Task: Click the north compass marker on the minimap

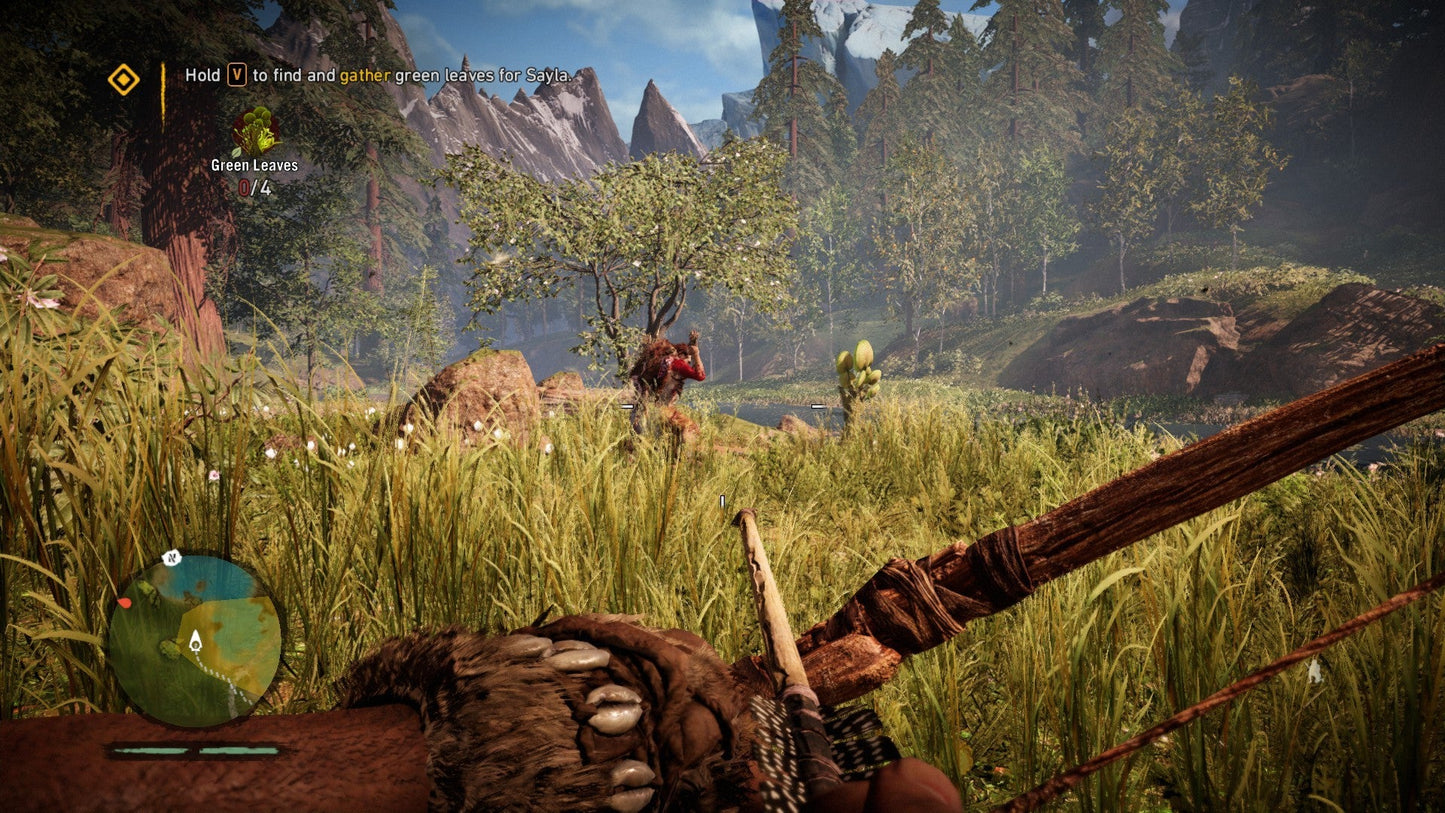Action: pyautogui.click(x=170, y=556)
